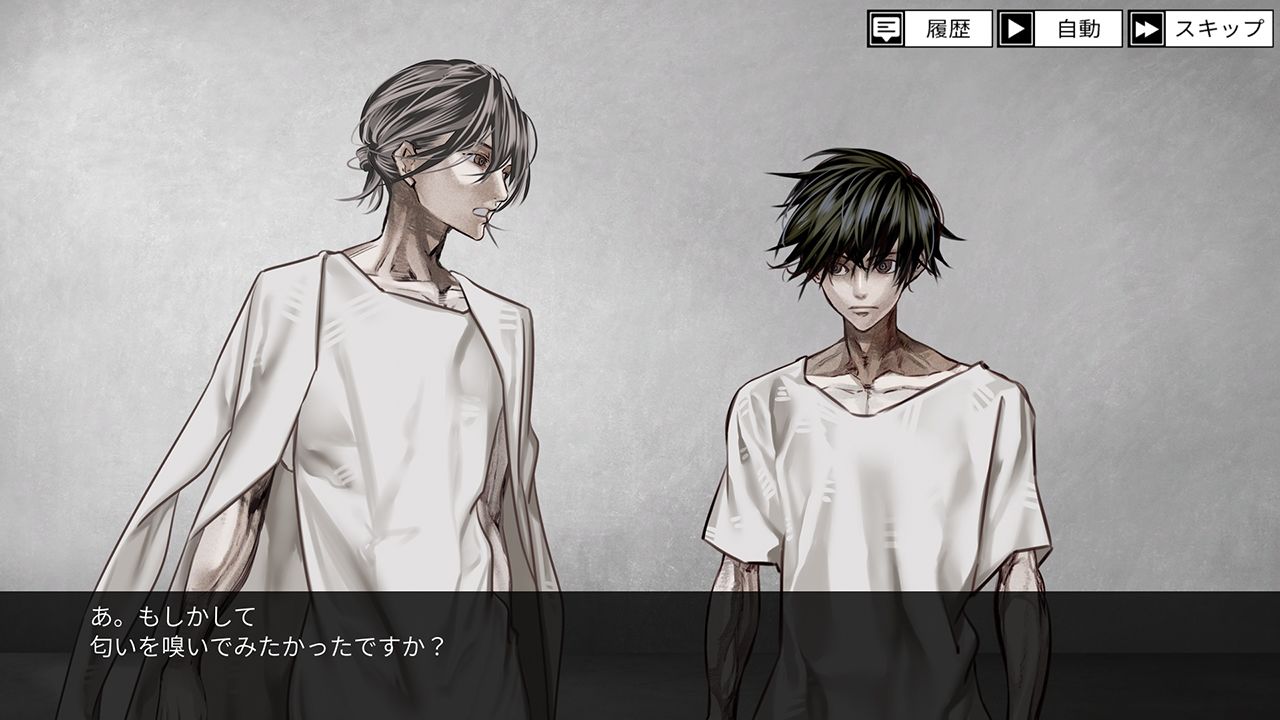
Task: Open the 履歴 history log
Action: click(929, 29)
